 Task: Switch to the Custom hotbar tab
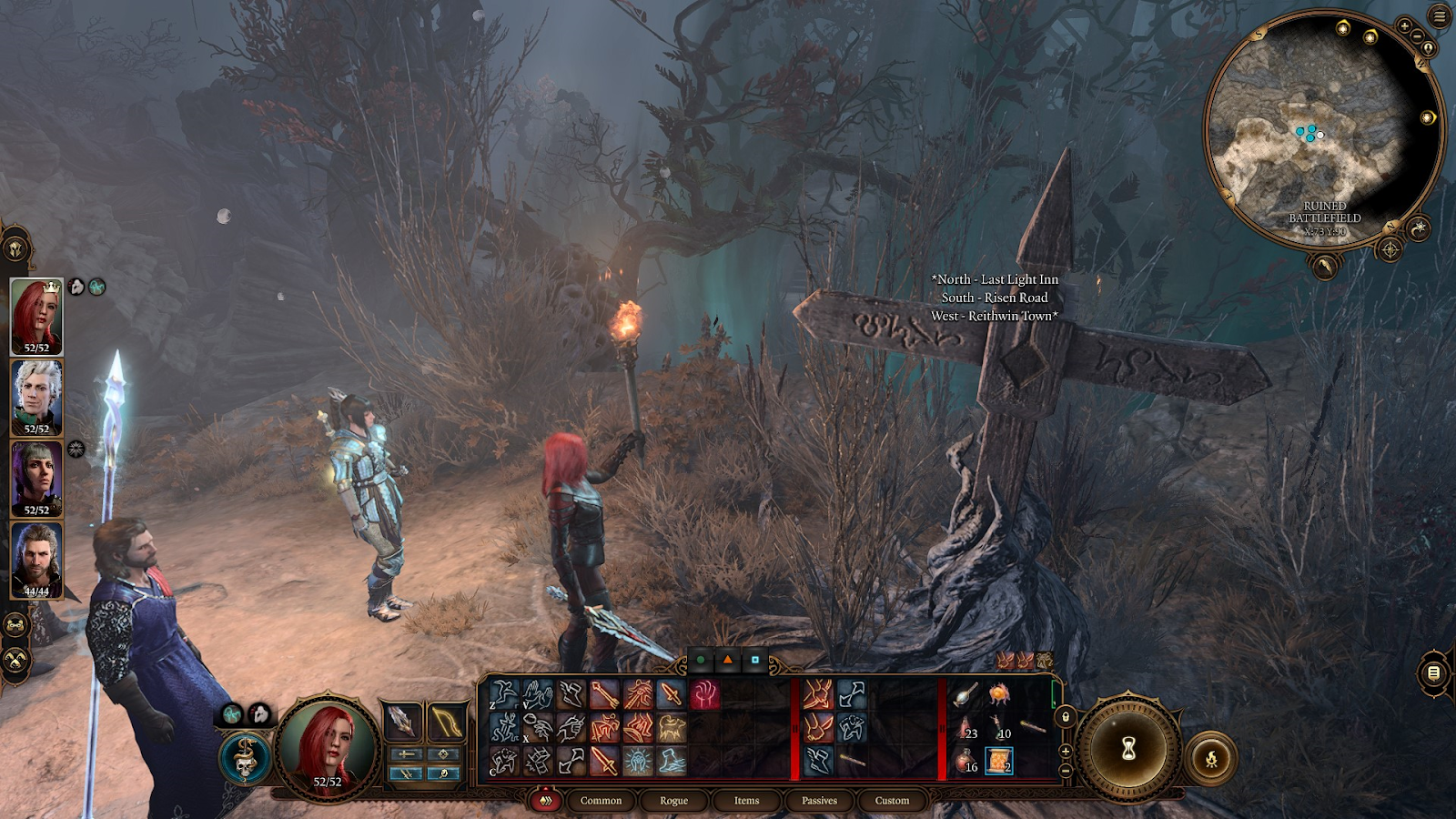(x=892, y=801)
